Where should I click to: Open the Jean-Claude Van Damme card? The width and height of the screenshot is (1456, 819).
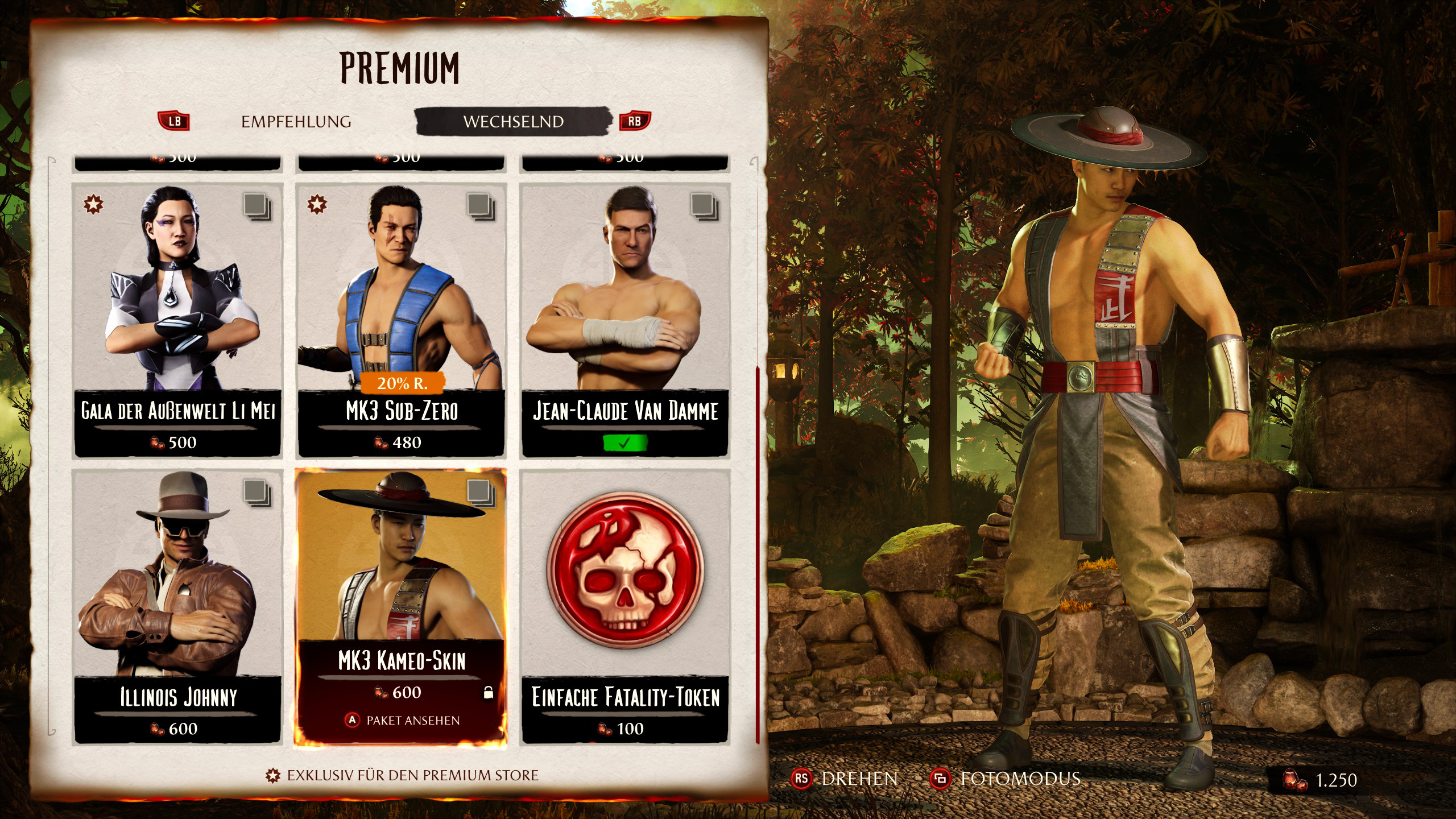(625, 320)
